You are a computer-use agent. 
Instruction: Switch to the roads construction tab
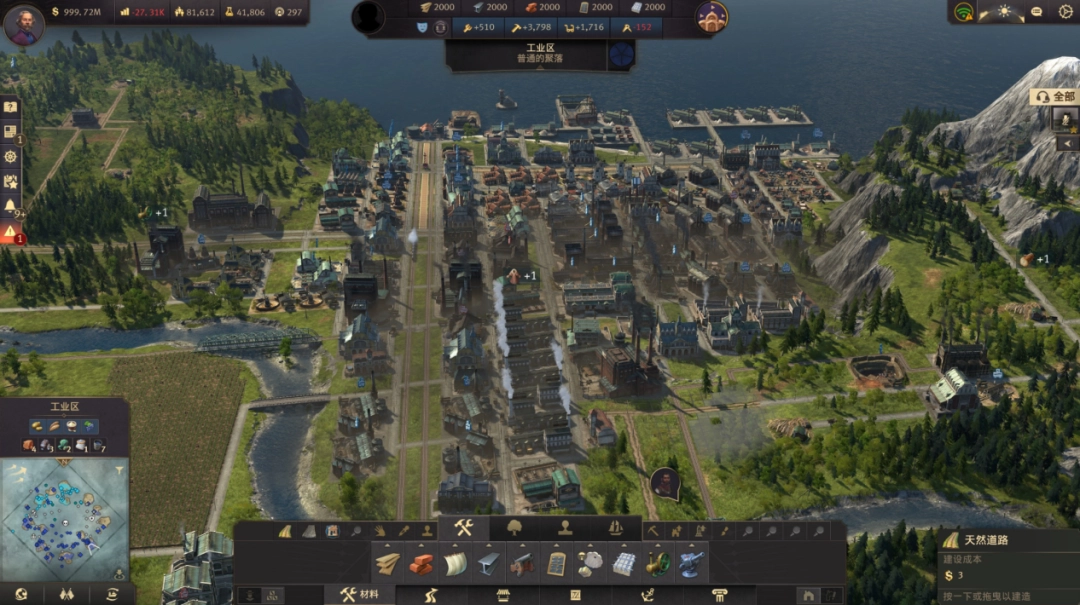pos(432,595)
